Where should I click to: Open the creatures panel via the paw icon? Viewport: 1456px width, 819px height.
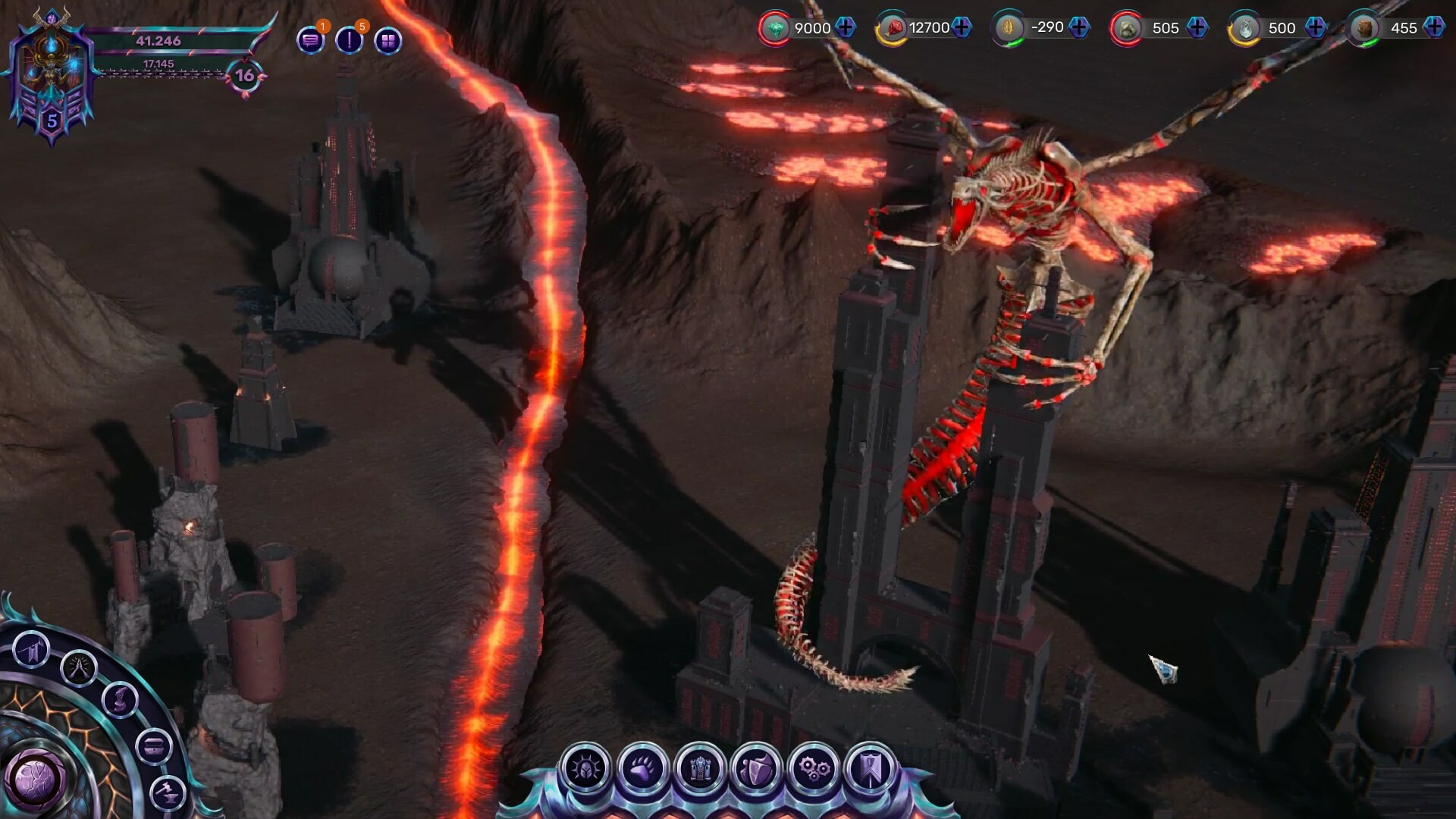641,767
